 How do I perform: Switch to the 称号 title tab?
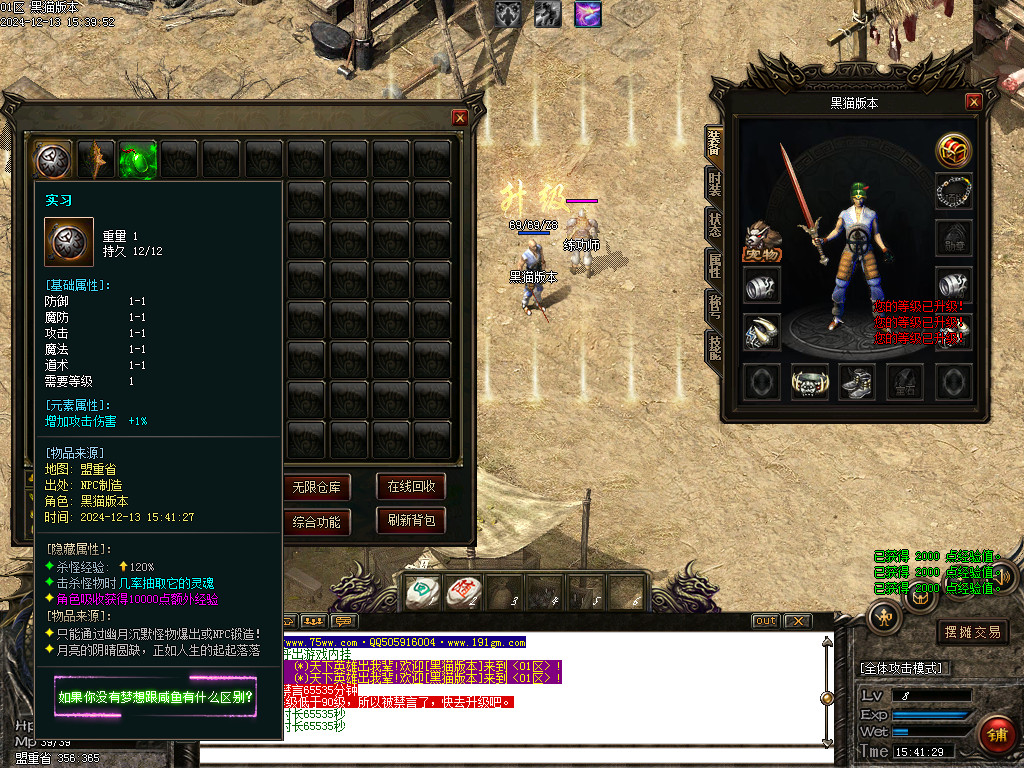point(714,306)
